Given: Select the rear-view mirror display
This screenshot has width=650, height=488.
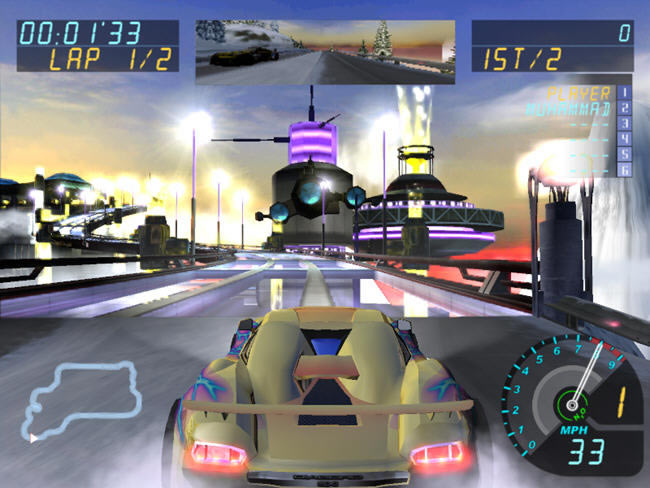Looking at the screenshot, I should (x=324, y=50).
